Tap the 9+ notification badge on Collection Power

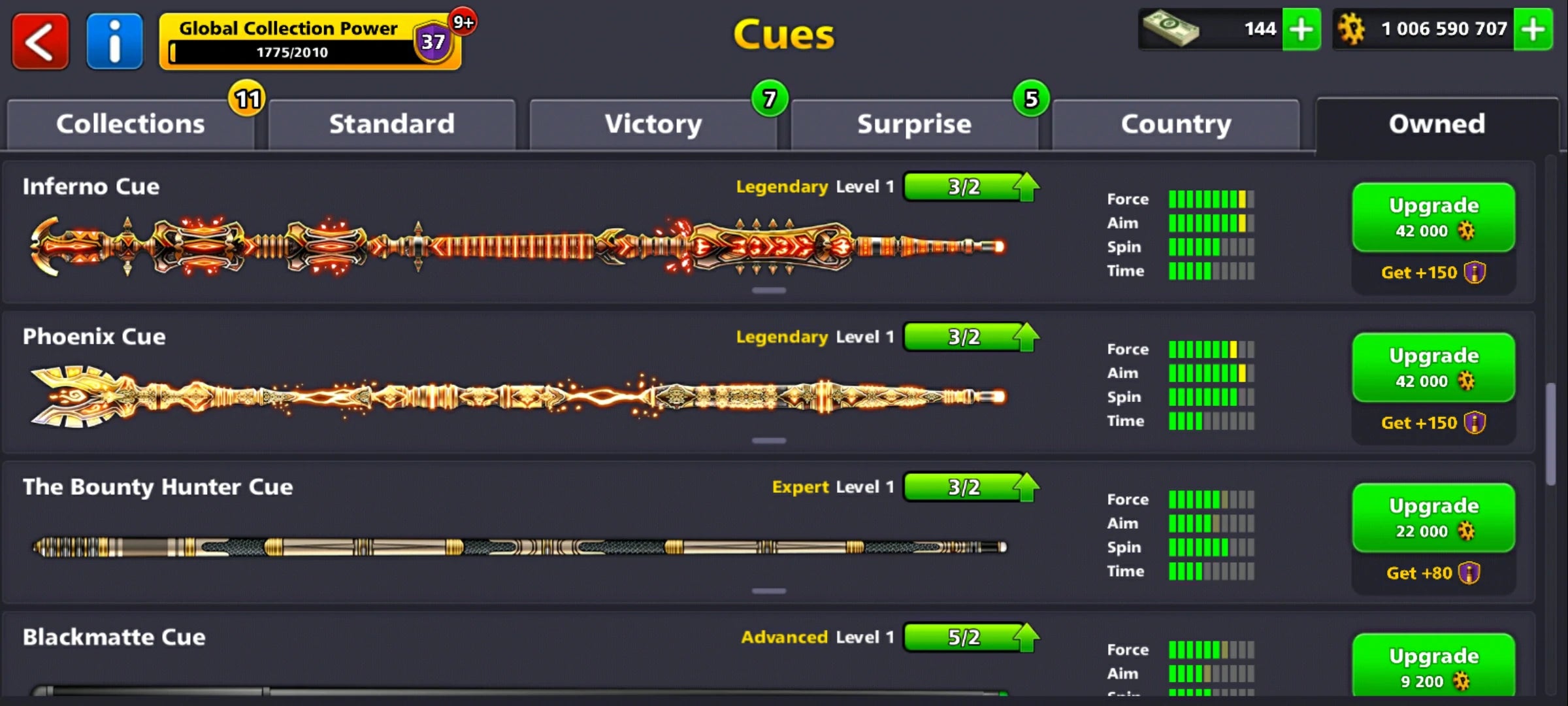[x=463, y=22]
